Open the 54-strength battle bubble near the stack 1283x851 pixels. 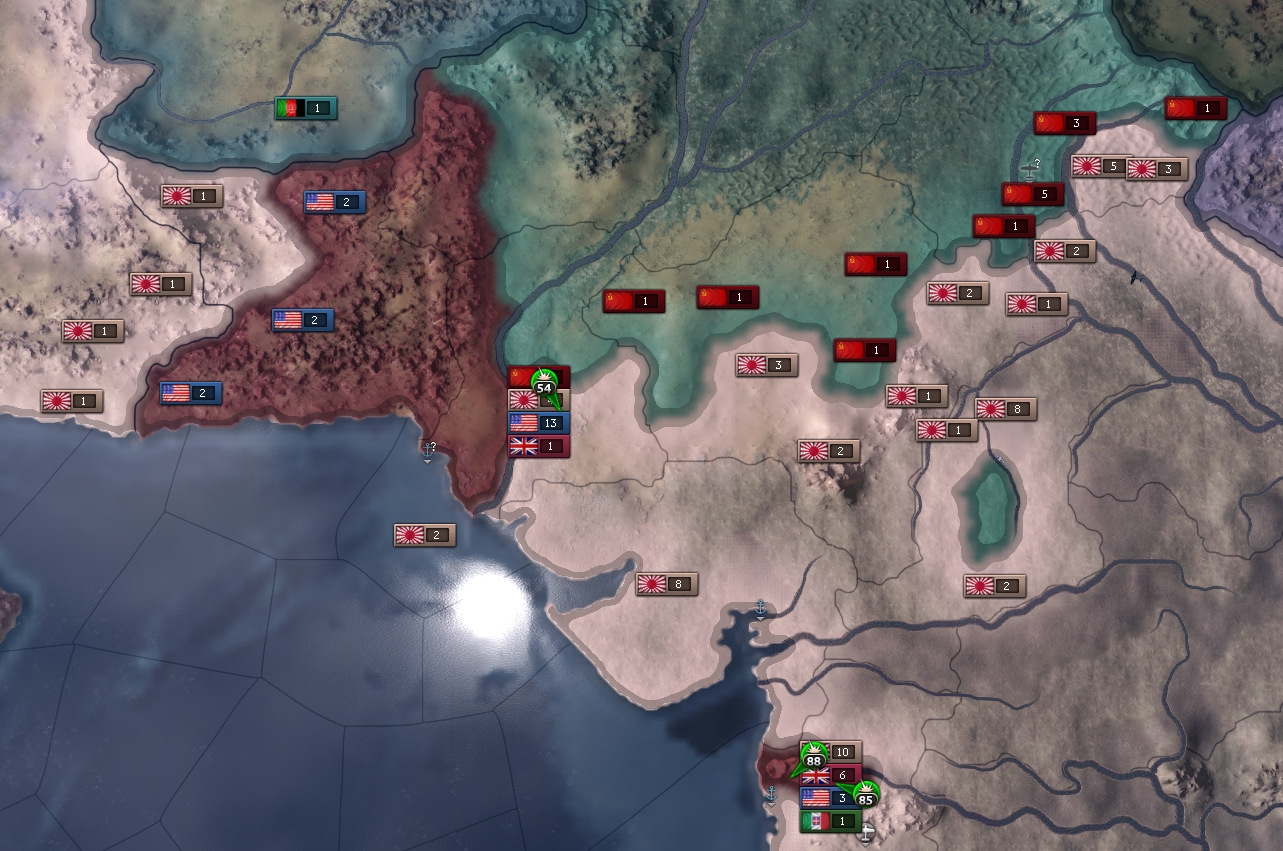543,384
